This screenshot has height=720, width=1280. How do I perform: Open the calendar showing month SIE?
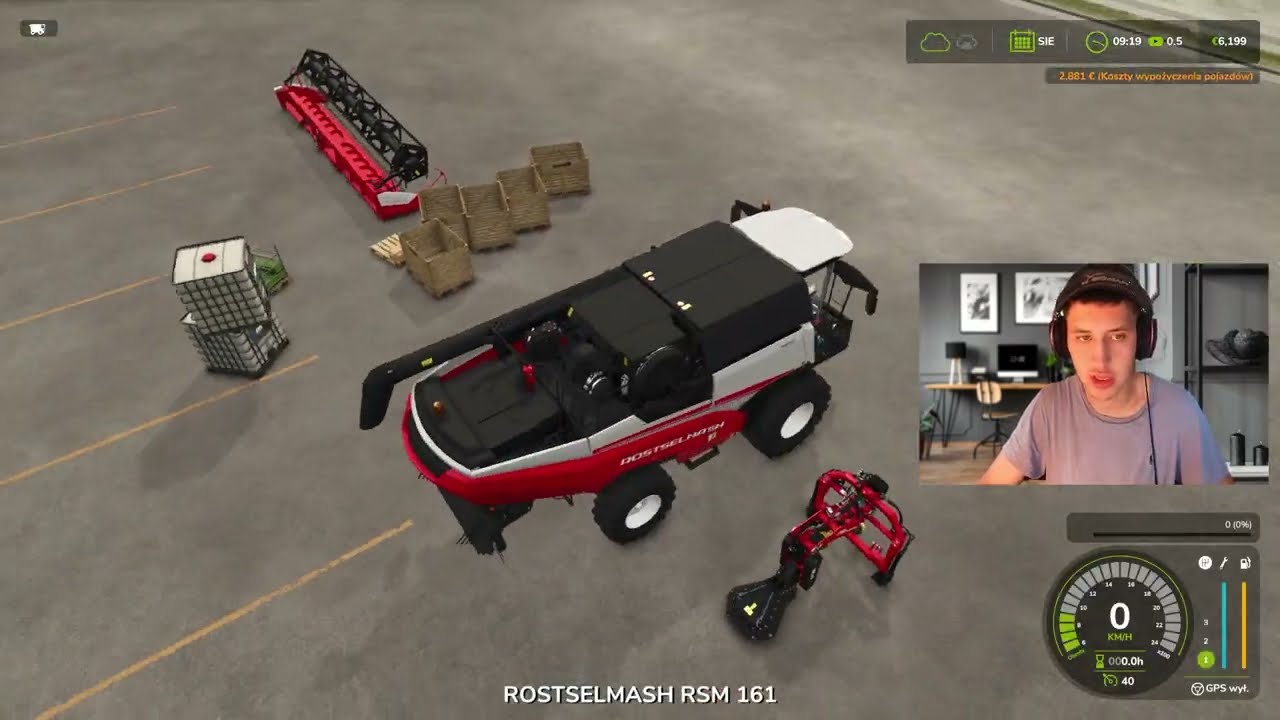(1021, 42)
